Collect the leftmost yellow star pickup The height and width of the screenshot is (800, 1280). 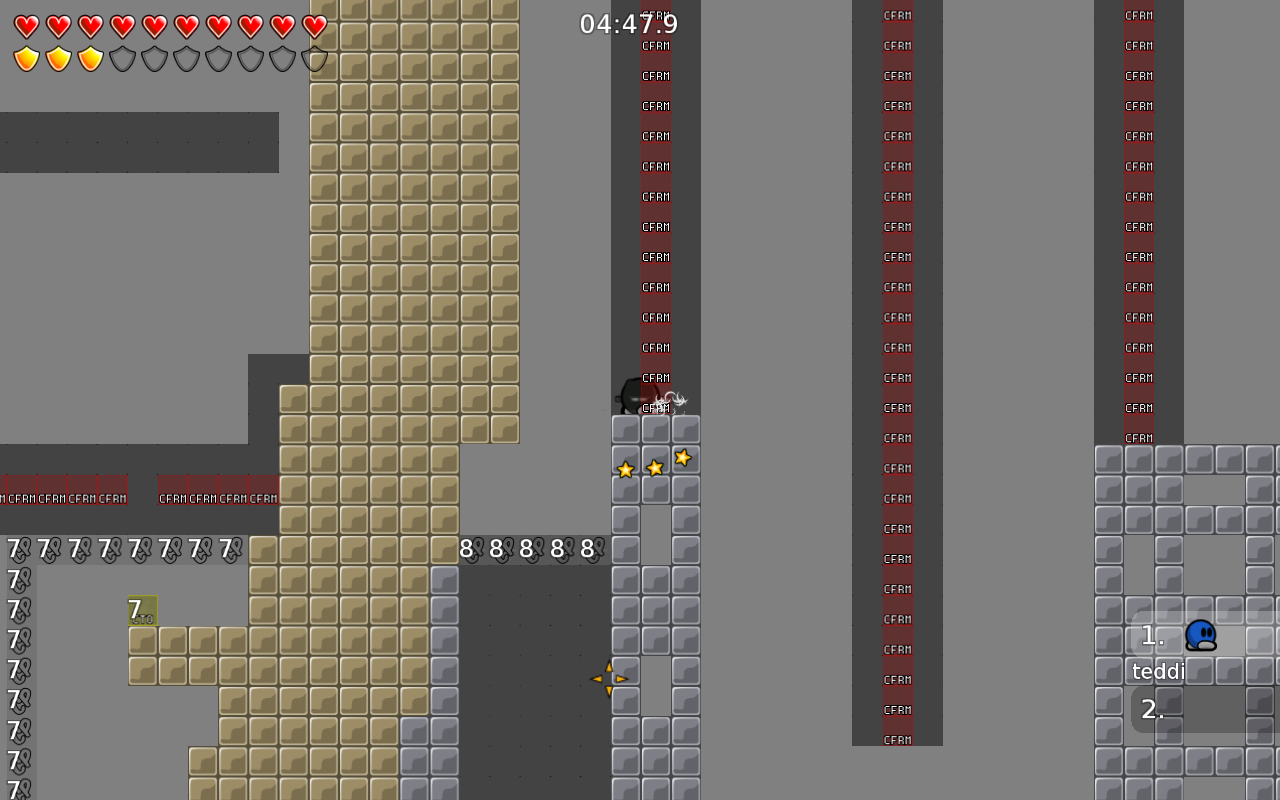[625, 470]
